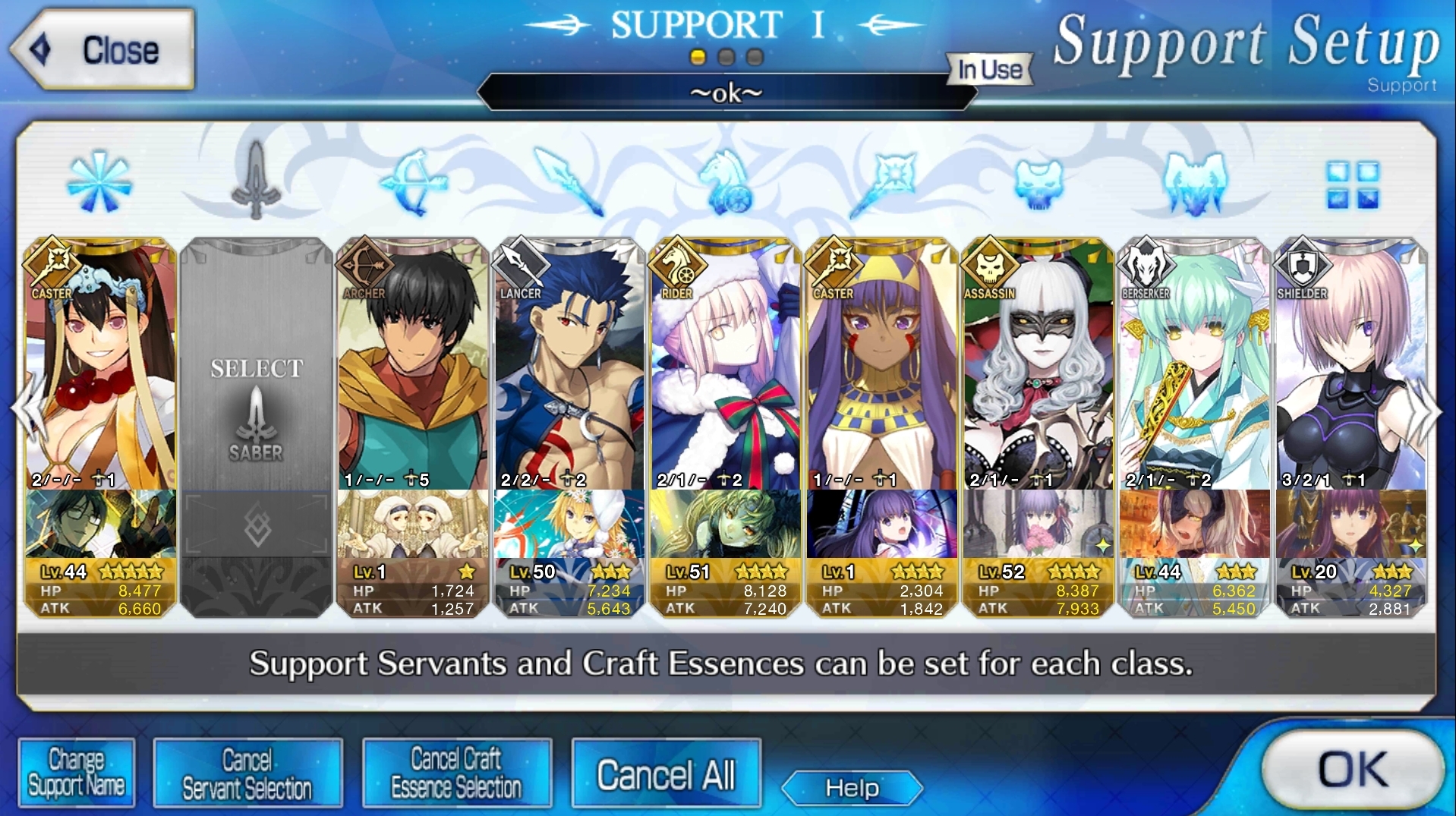
Task: Choose the Archer support servant card
Action: [x=413, y=364]
